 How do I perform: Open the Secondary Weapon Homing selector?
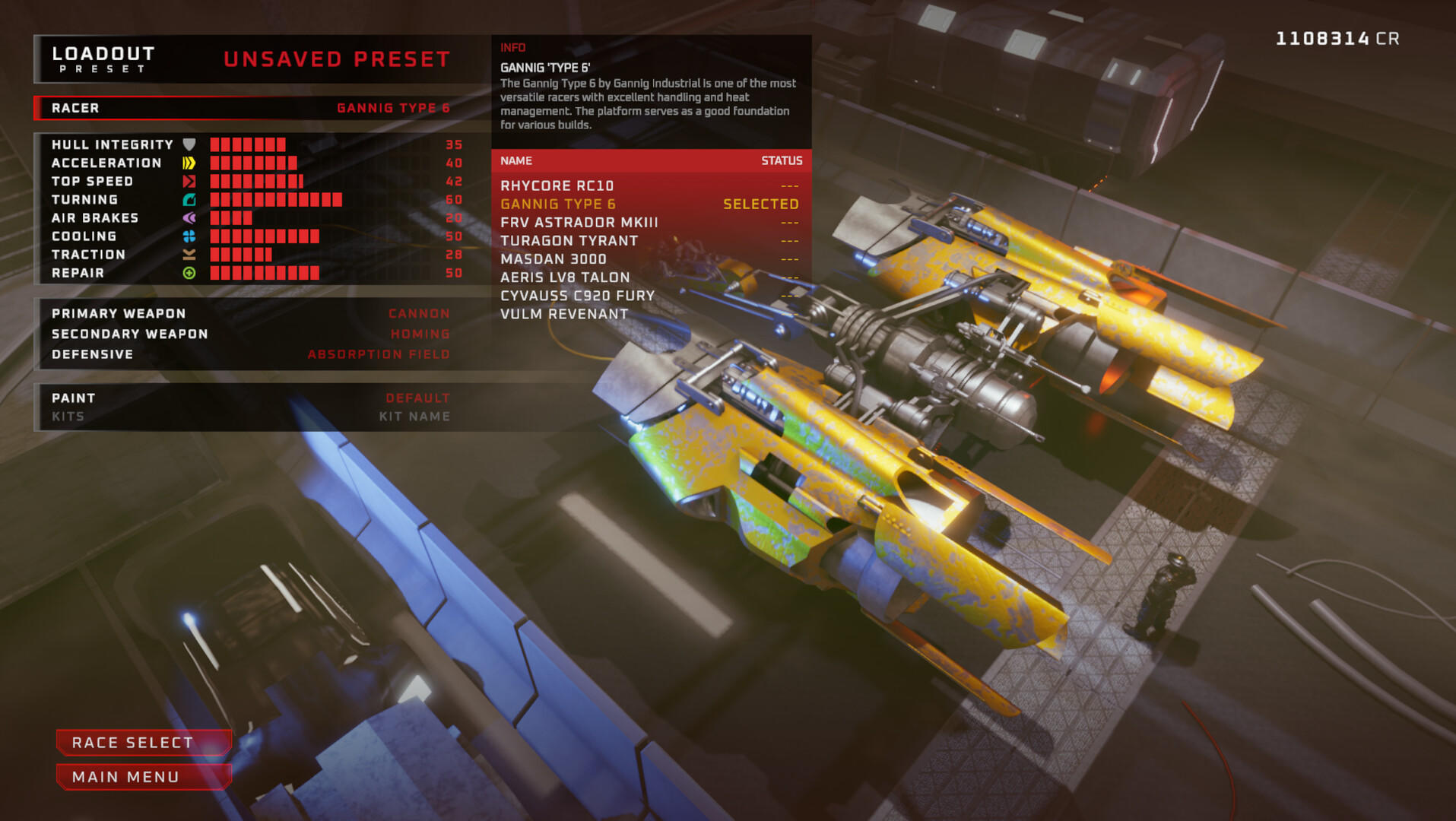coord(418,333)
